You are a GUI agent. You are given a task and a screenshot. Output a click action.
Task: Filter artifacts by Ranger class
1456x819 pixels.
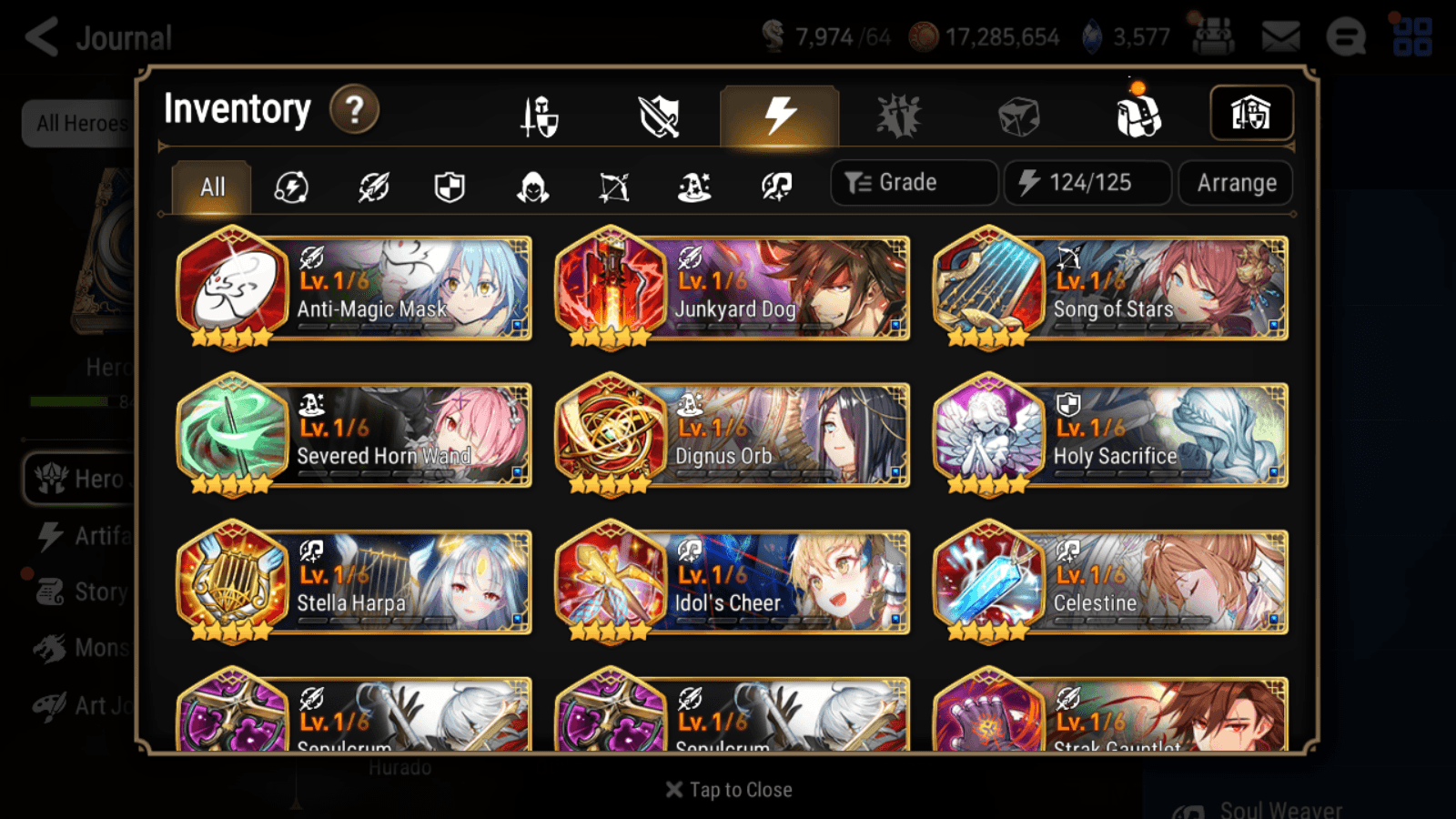pyautogui.click(x=613, y=187)
